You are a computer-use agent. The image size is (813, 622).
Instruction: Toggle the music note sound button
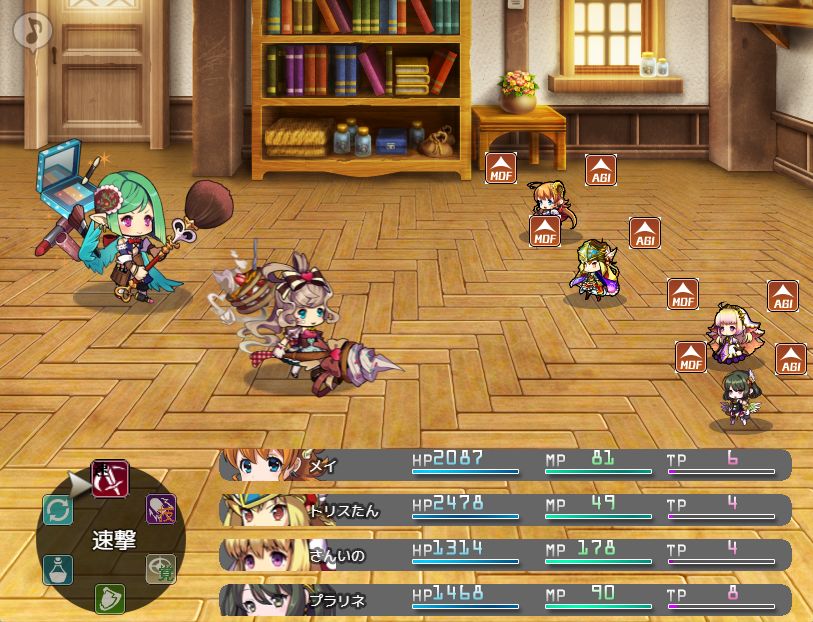tap(32, 29)
